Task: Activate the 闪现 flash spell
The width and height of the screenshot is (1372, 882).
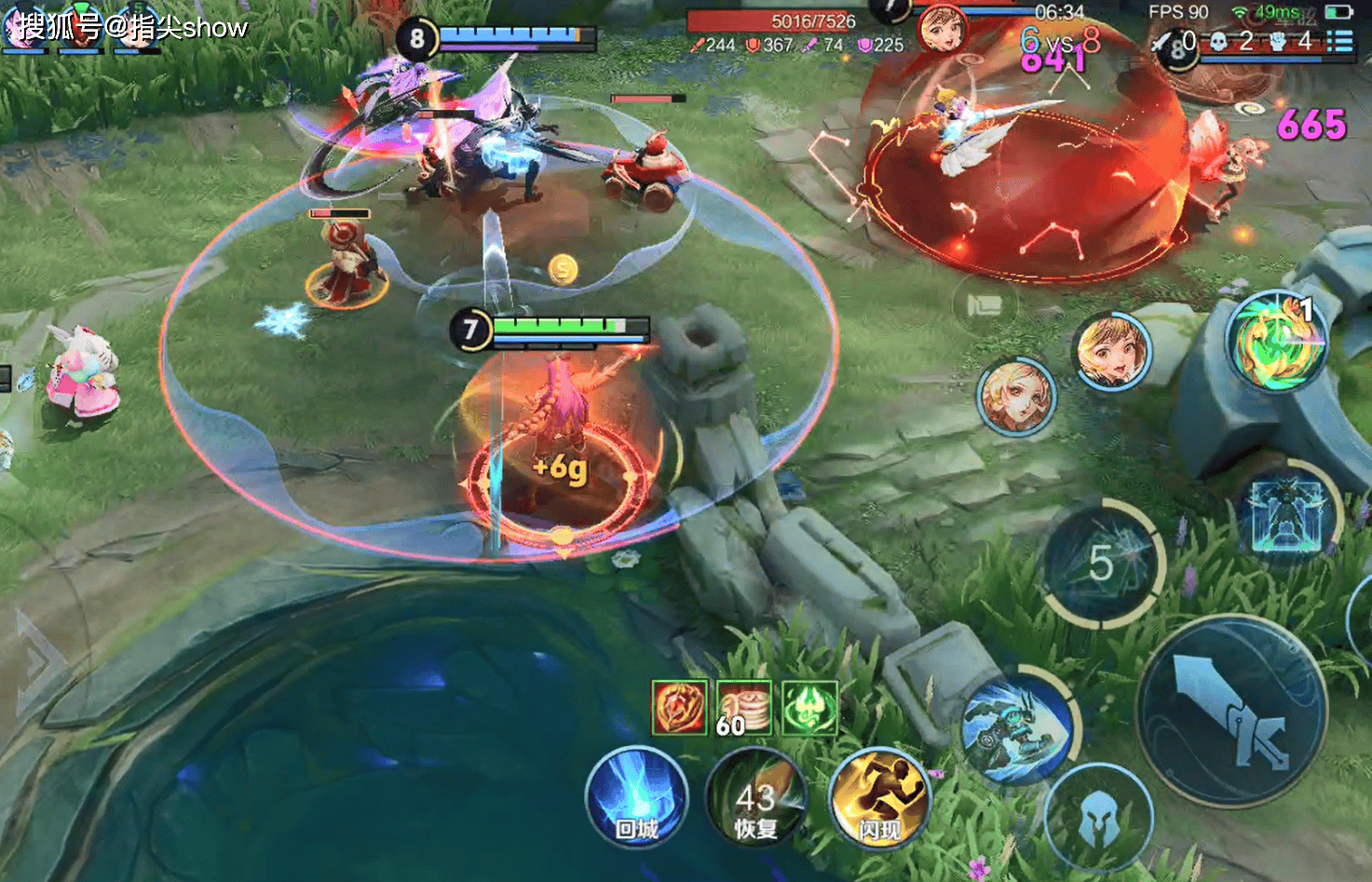Action: coord(879,799)
